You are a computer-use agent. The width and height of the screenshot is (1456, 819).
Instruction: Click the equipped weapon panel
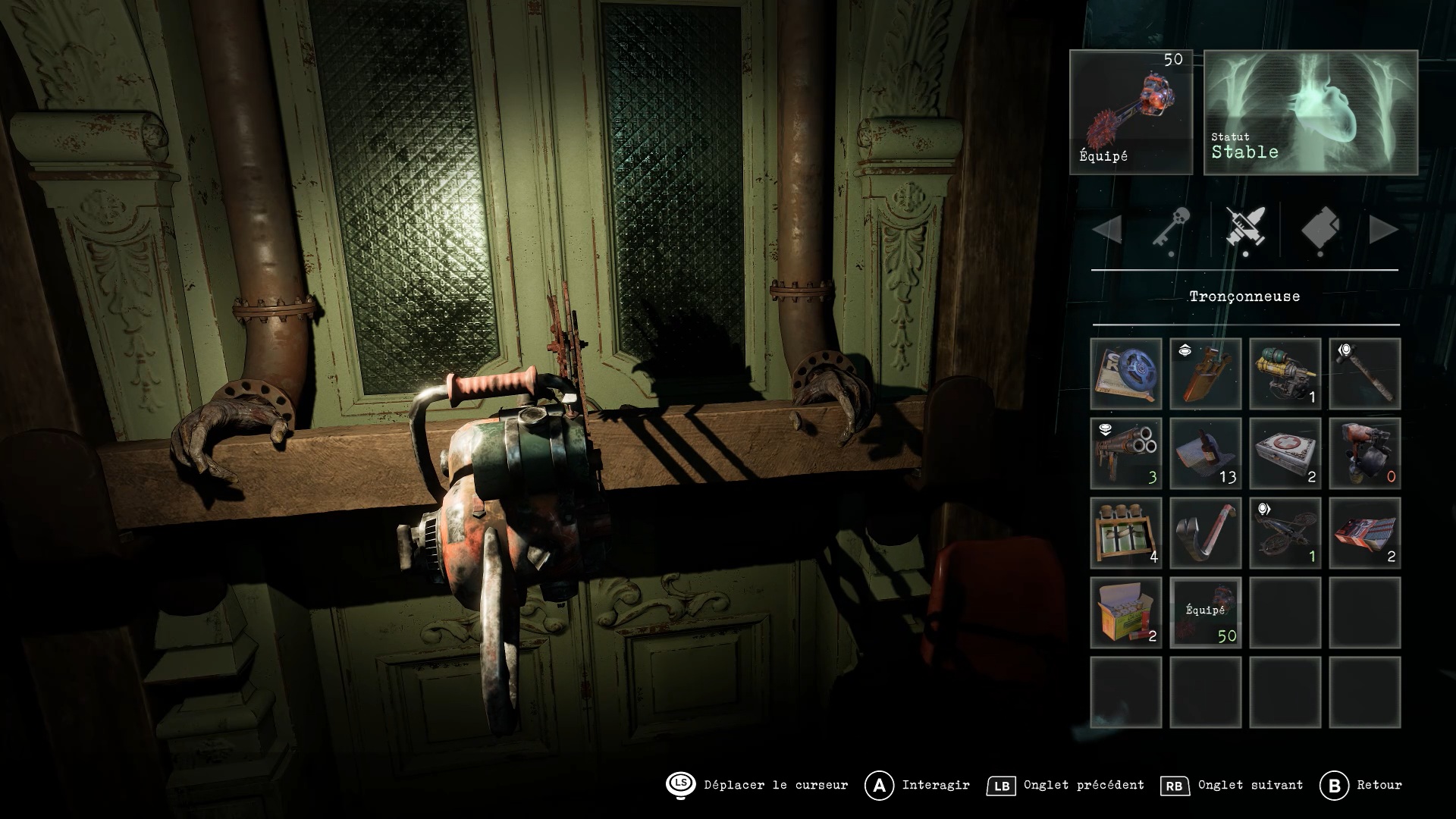[x=1131, y=112]
